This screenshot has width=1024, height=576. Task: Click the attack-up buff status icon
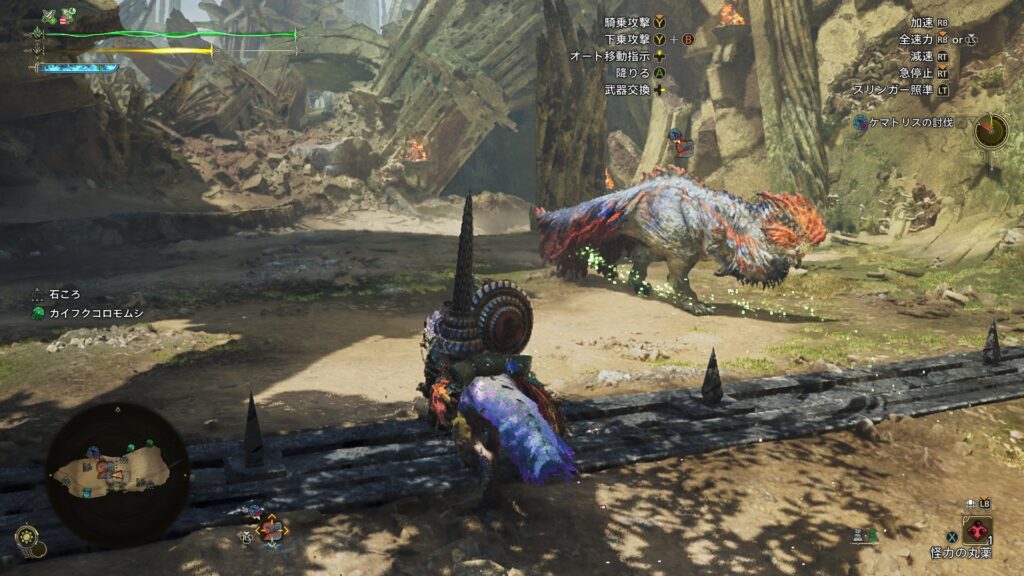tap(50, 16)
